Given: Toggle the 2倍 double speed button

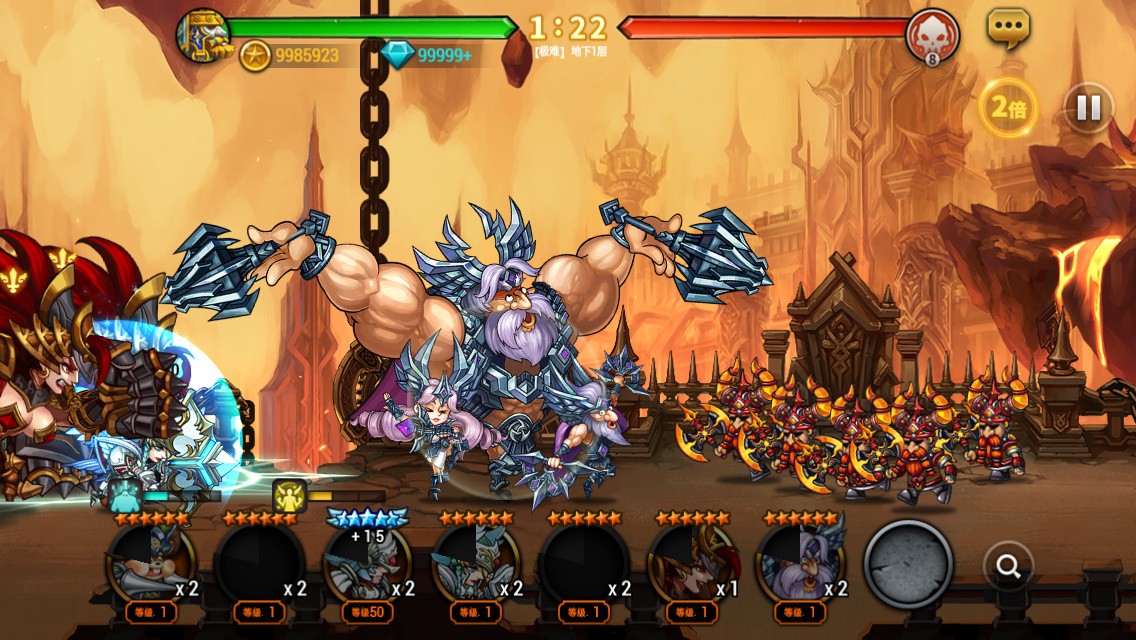Looking at the screenshot, I should [1008, 108].
